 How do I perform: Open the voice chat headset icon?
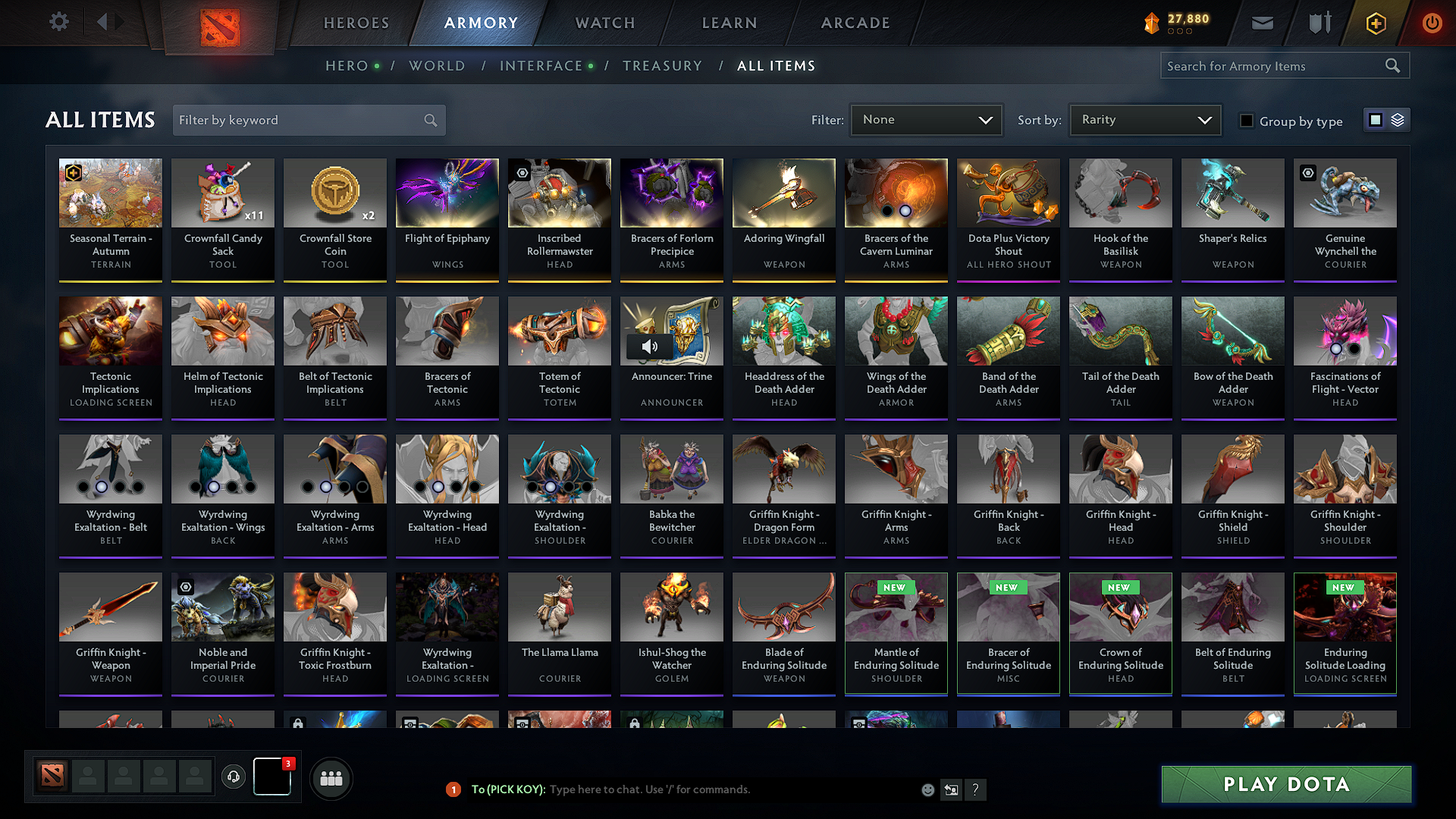coord(234,777)
